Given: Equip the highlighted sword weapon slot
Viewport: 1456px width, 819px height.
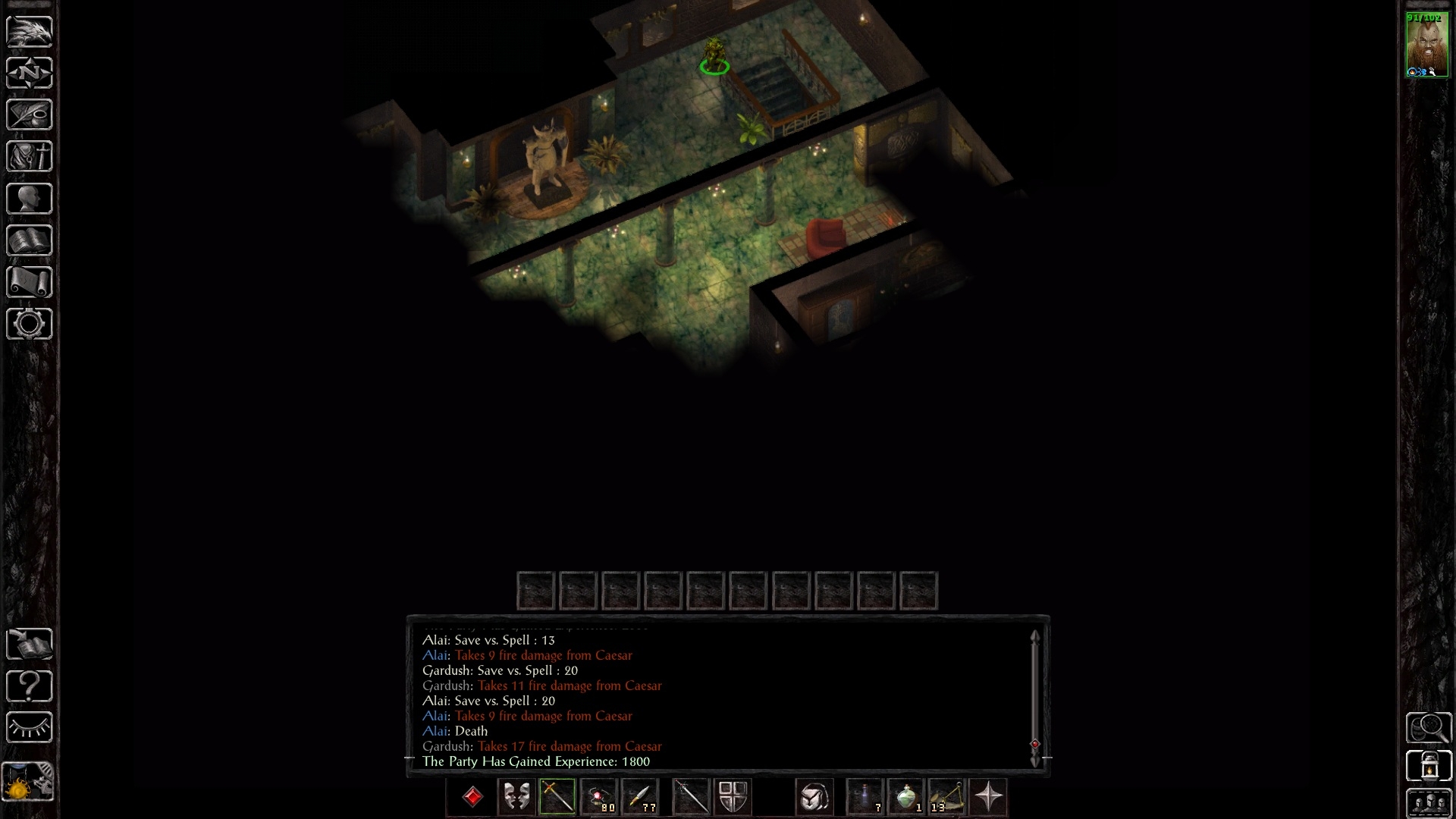Looking at the screenshot, I should [557, 797].
